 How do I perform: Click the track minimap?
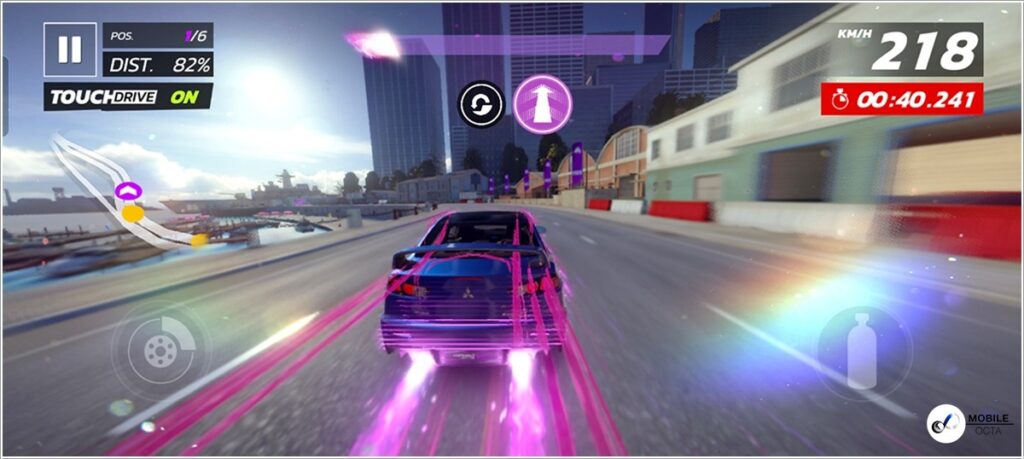[125, 195]
